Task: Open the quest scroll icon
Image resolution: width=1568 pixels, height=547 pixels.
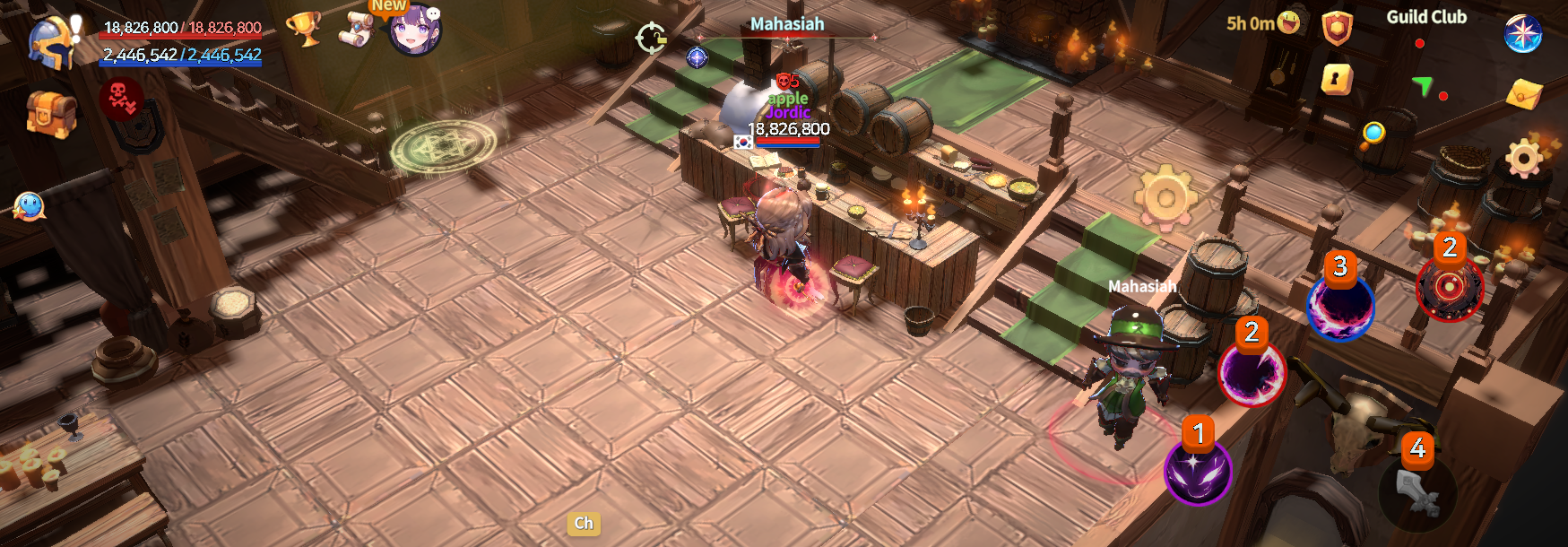Action: click(355, 30)
